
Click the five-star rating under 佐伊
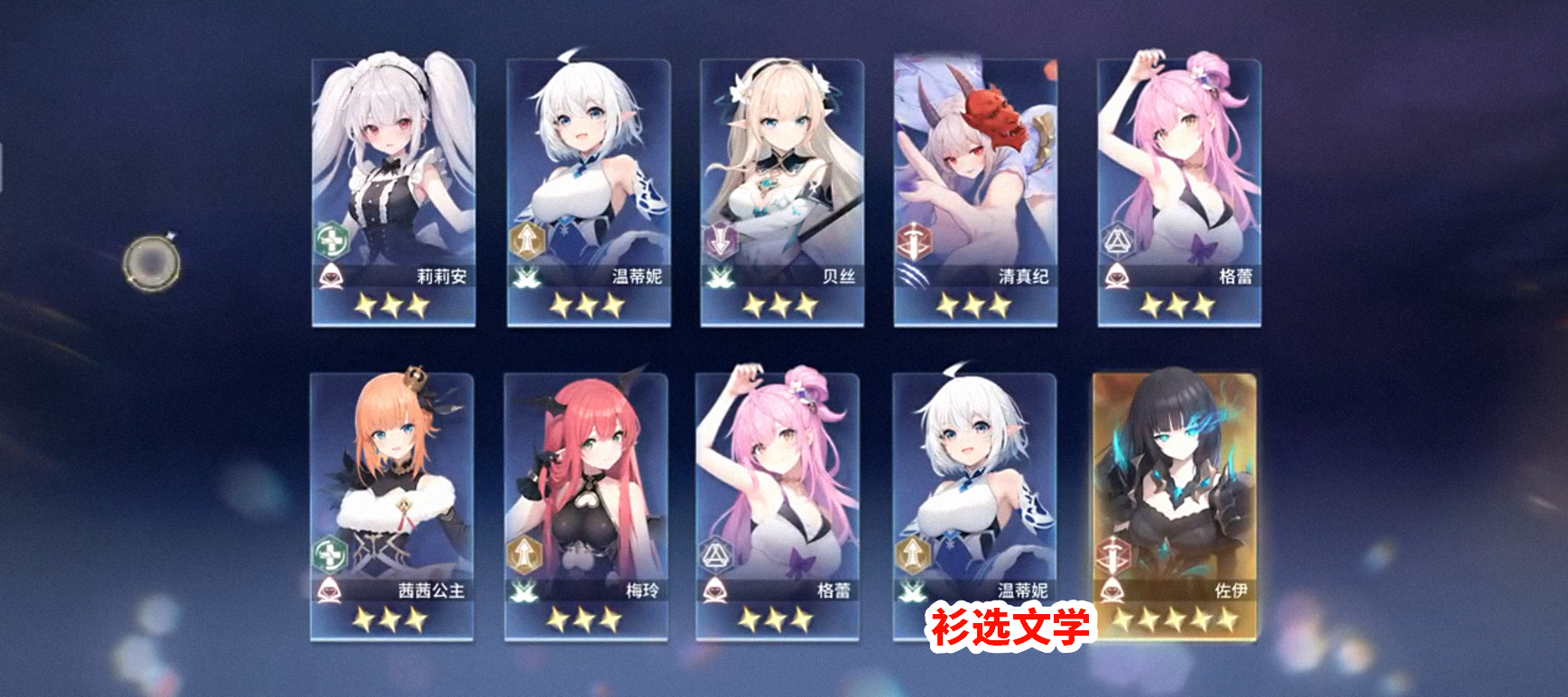[x=1173, y=619]
